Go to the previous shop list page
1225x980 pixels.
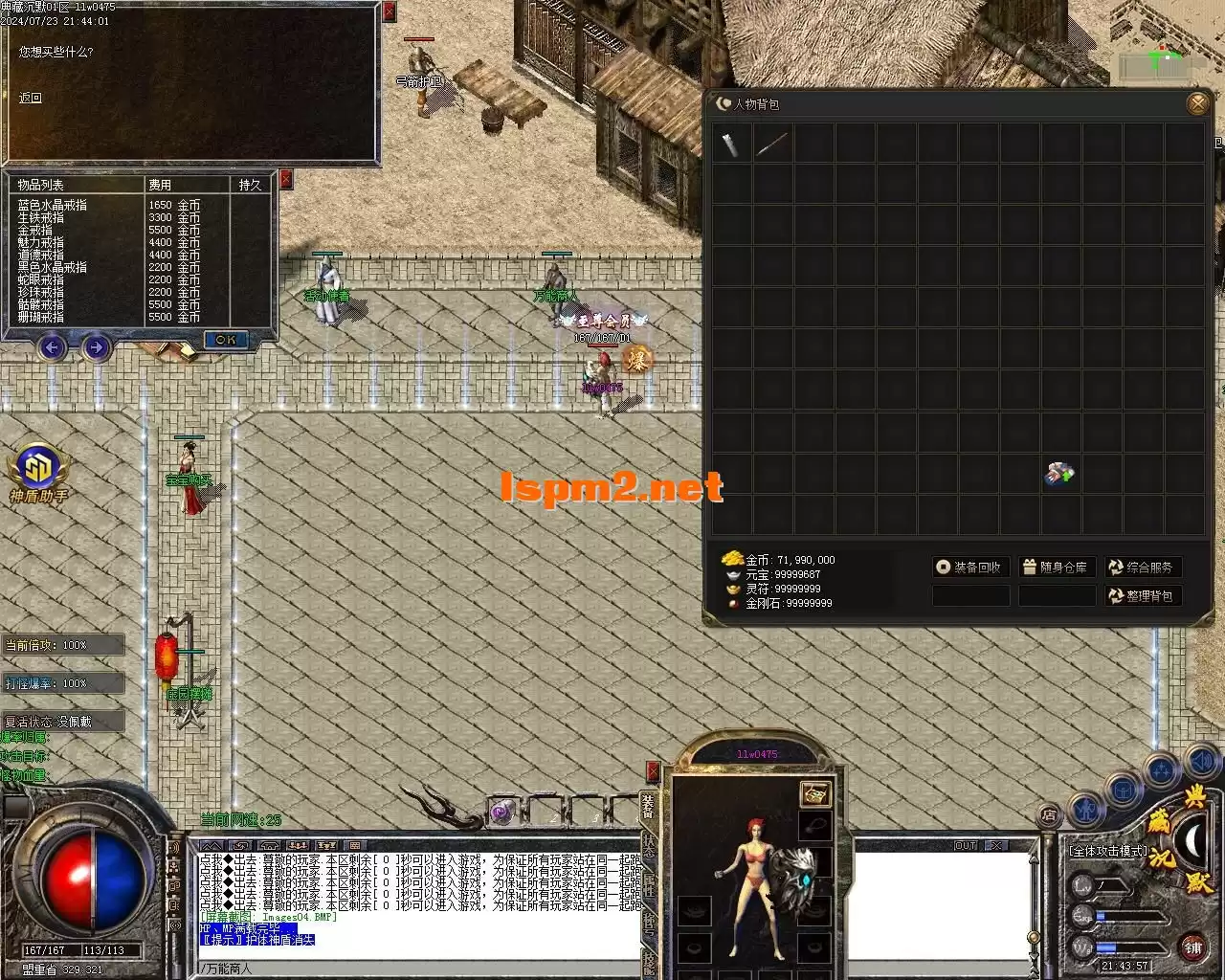pyautogui.click(x=52, y=347)
